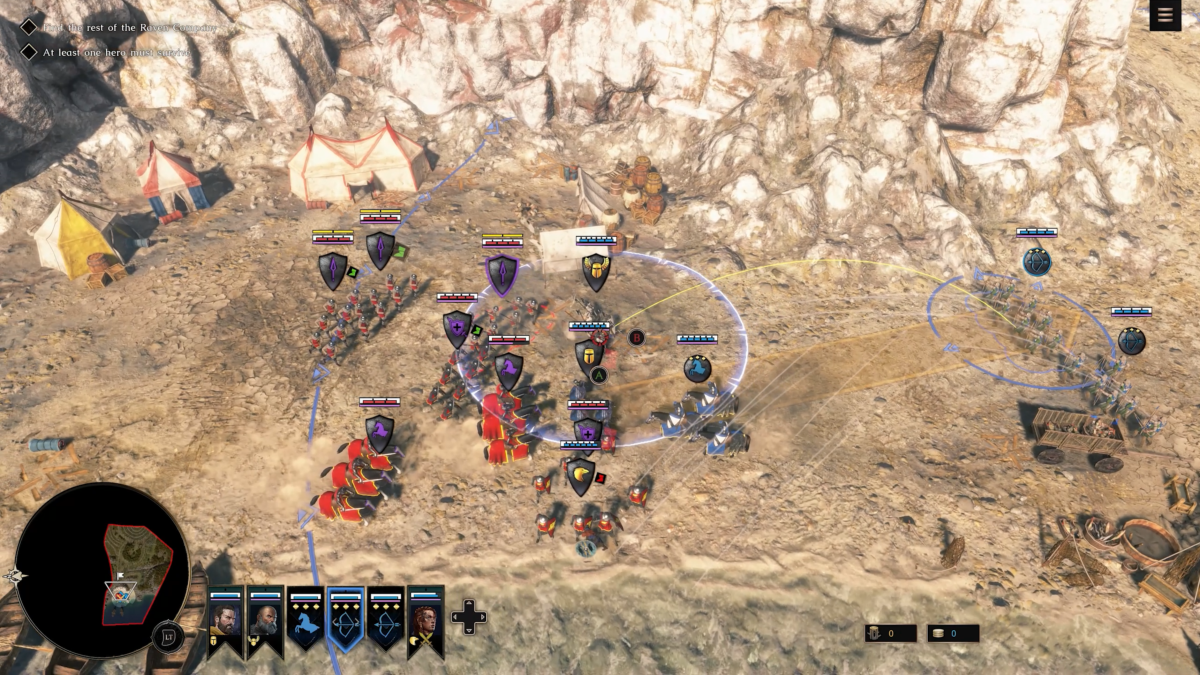Select the archer marker above the wagon
The image size is (1200, 675).
[1131, 340]
